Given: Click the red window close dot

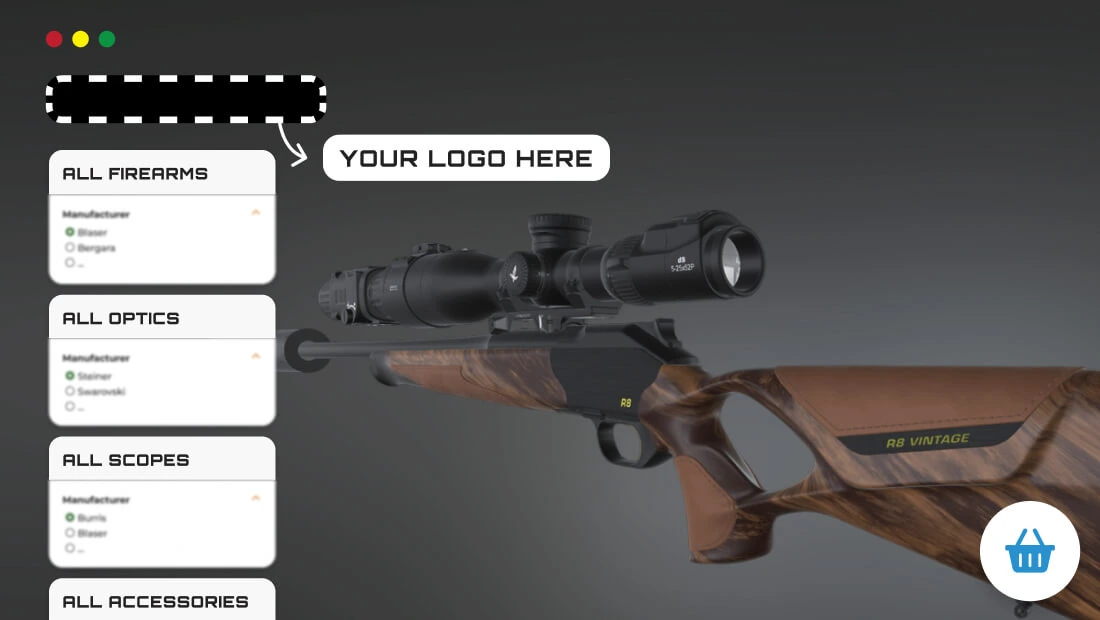Looking at the screenshot, I should click(54, 39).
